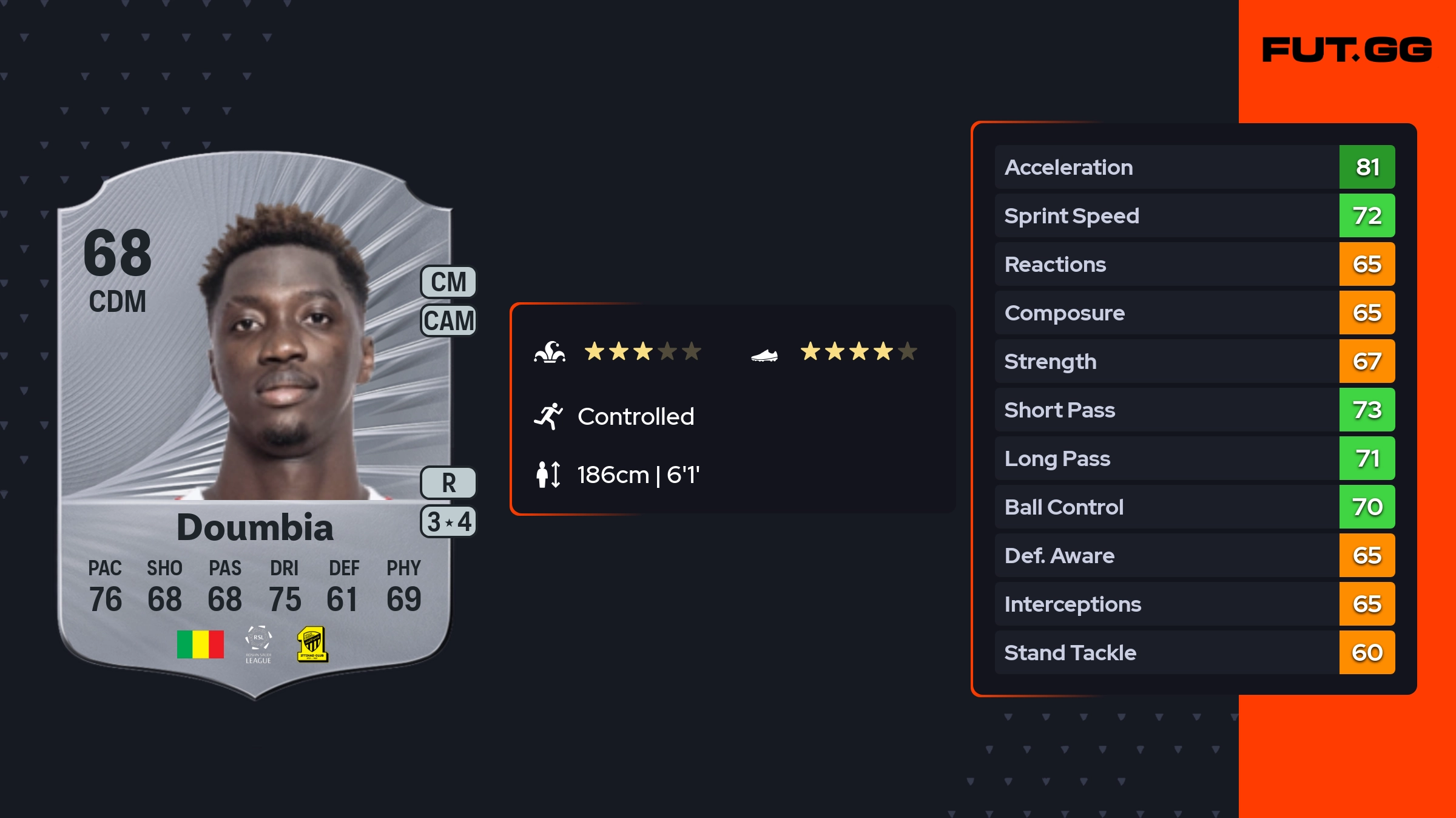Viewport: 1456px width, 818px height.
Task: Select the R preferred foot badge
Action: tap(448, 483)
